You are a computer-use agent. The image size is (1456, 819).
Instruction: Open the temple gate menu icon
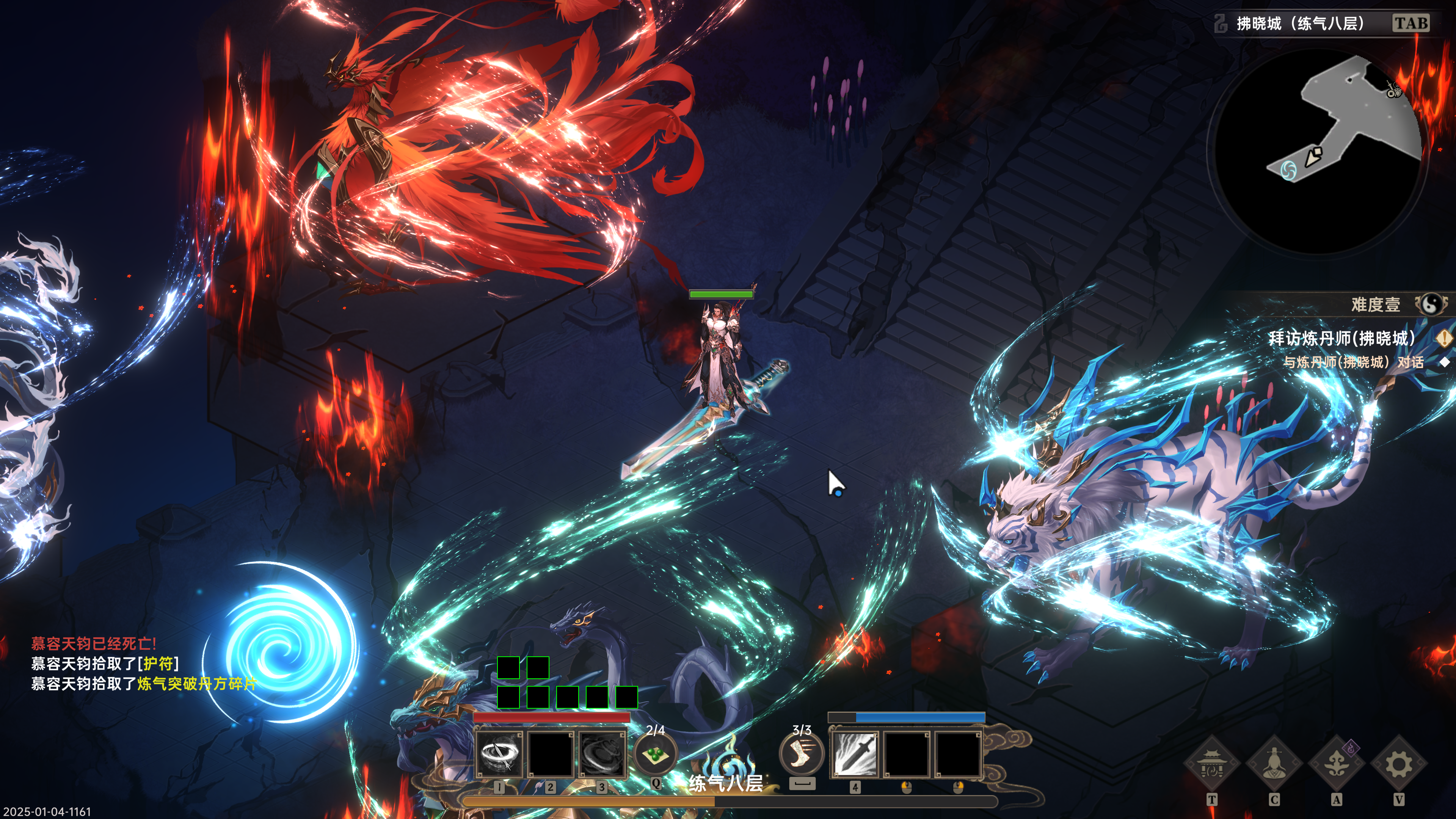[x=1211, y=765]
